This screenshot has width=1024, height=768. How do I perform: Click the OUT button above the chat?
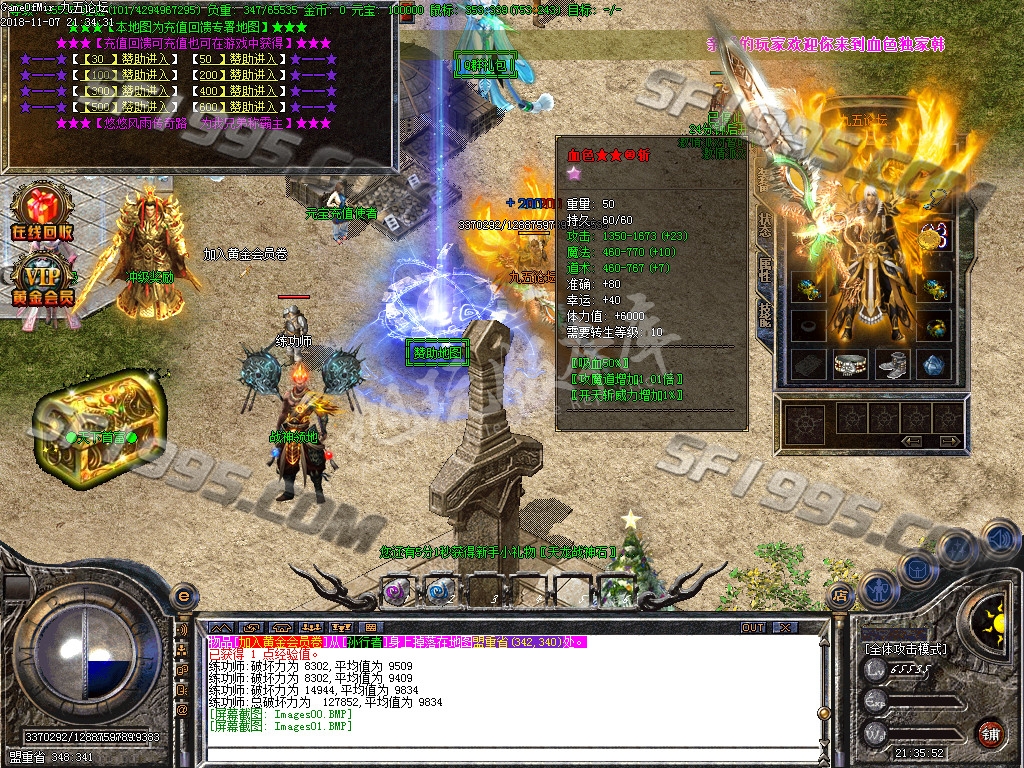click(x=752, y=628)
